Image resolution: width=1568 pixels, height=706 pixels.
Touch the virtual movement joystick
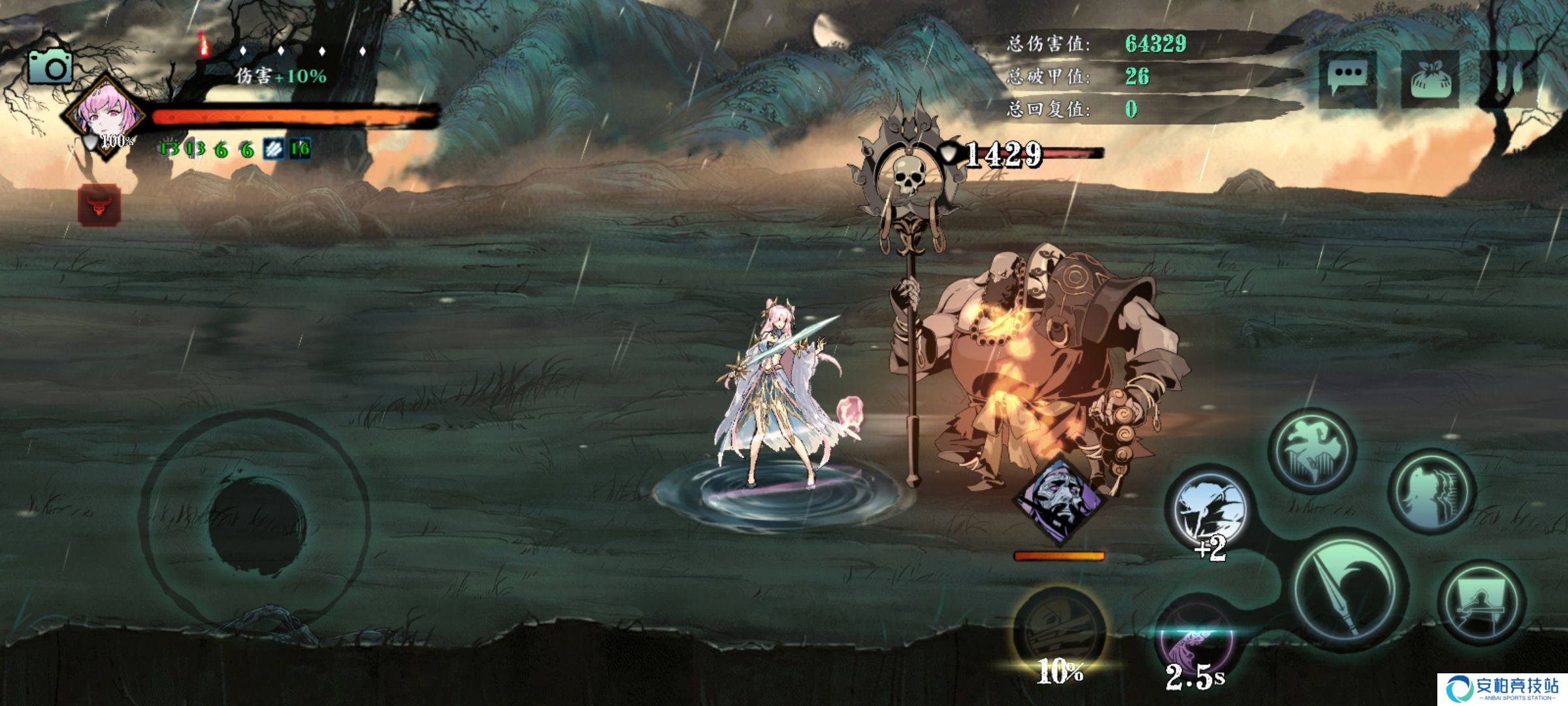pos(255,520)
